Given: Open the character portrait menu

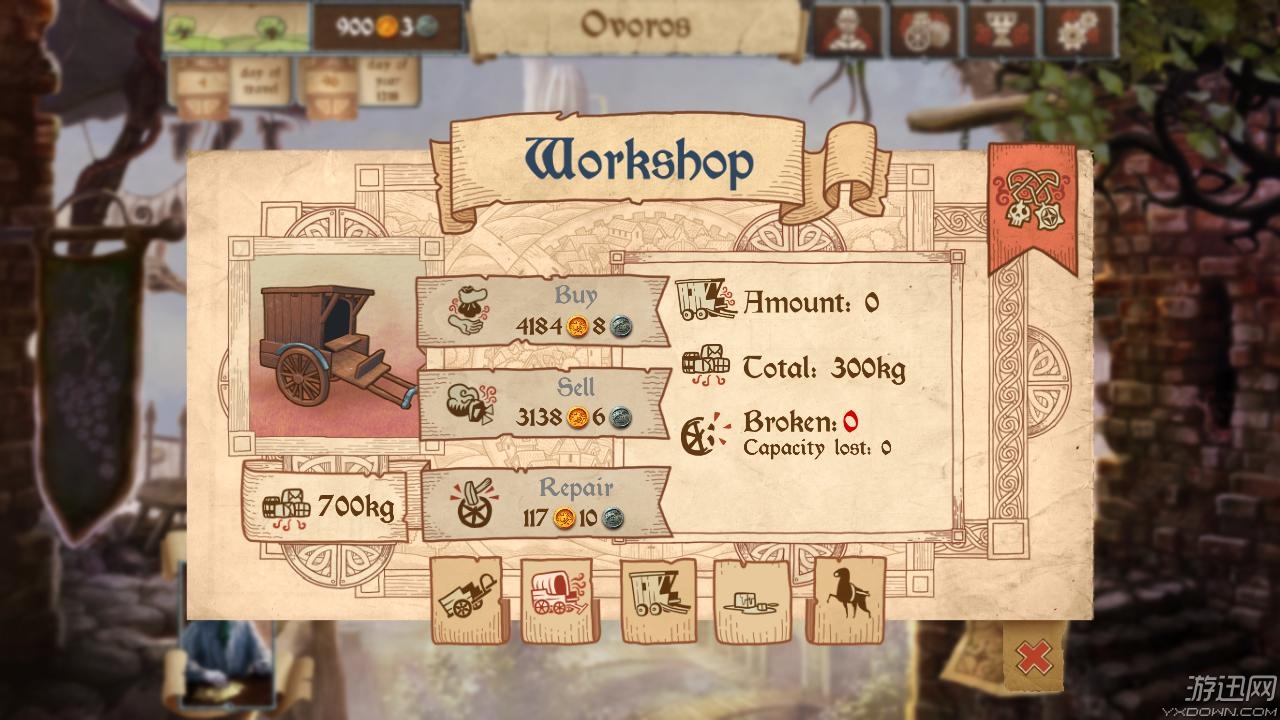Looking at the screenshot, I should [x=847, y=30].
